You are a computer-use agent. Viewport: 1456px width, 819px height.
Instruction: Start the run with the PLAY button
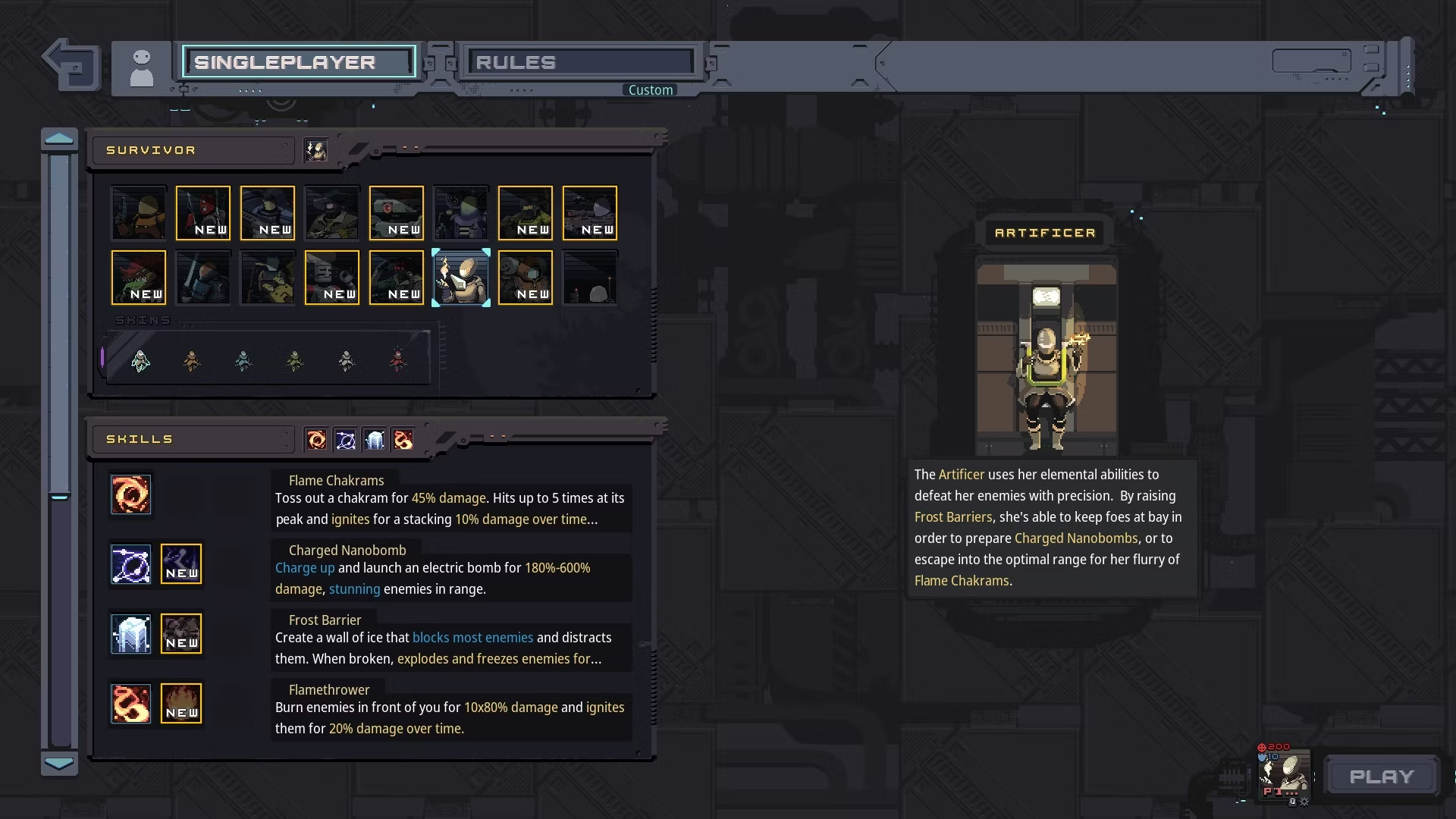point(1382,777)
